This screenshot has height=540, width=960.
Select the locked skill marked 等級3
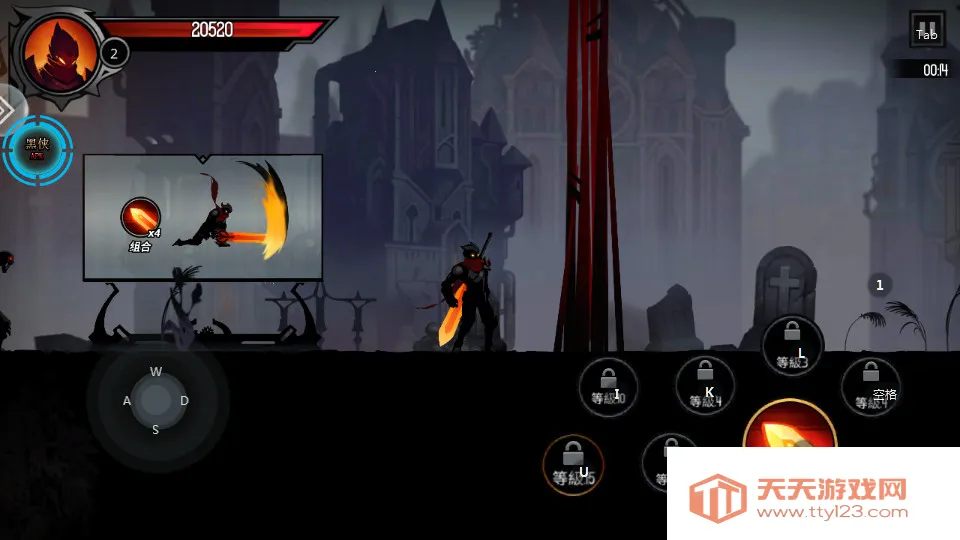(792, 346)
